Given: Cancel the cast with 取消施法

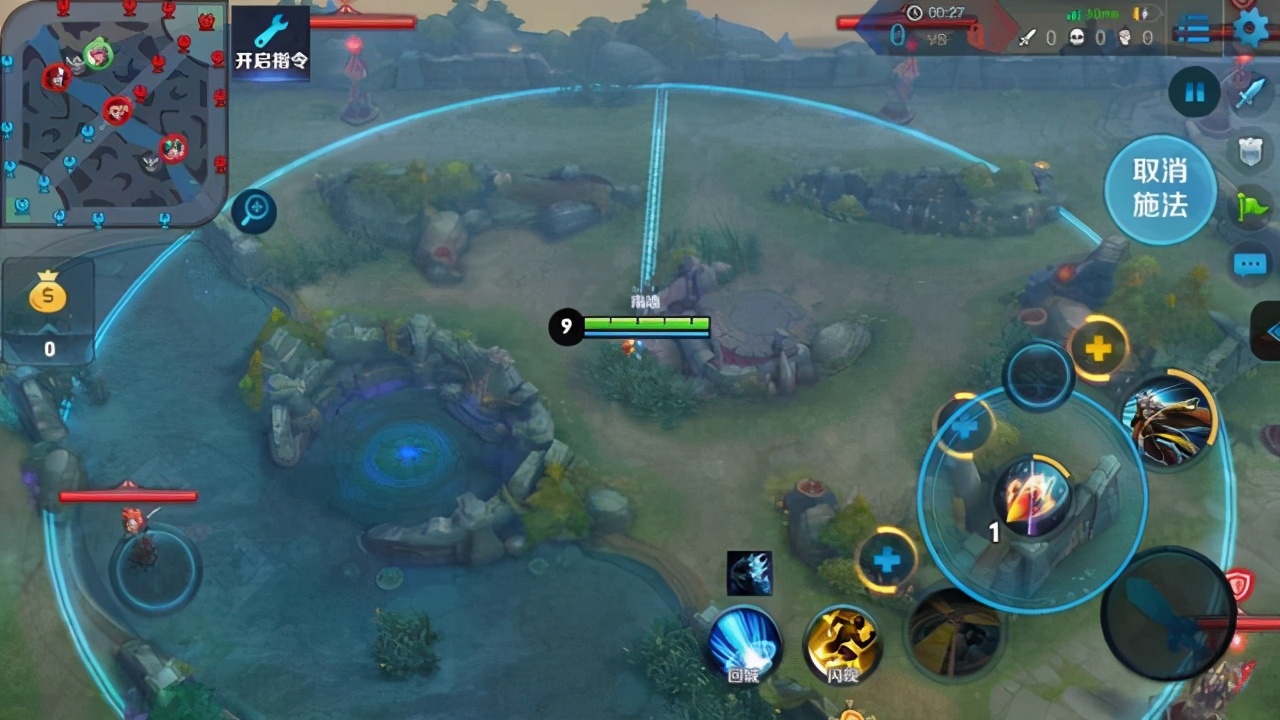Looking at the screenshot, I should (x=1160, y=189).
